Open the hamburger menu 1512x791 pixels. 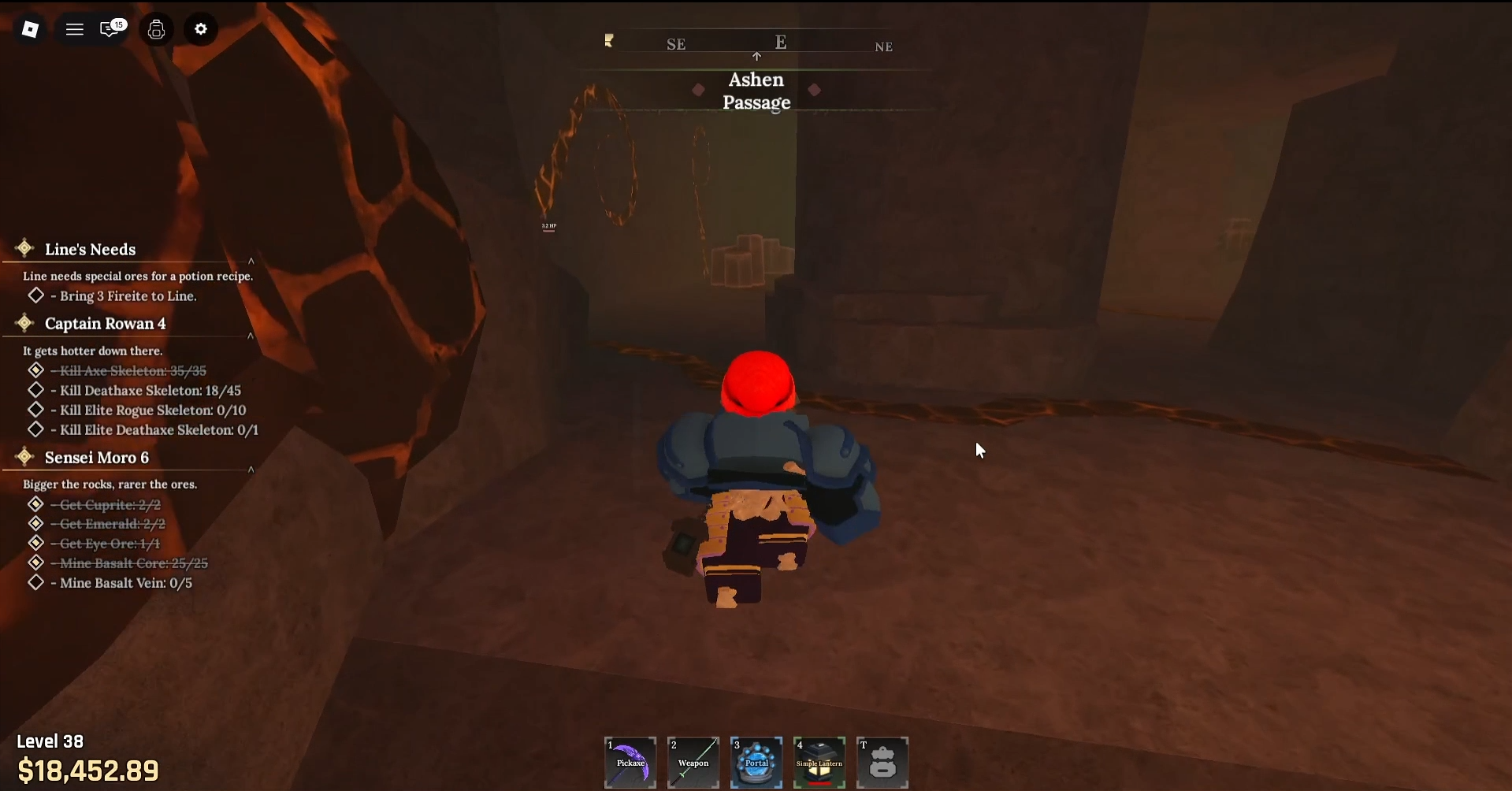point(75,29)
